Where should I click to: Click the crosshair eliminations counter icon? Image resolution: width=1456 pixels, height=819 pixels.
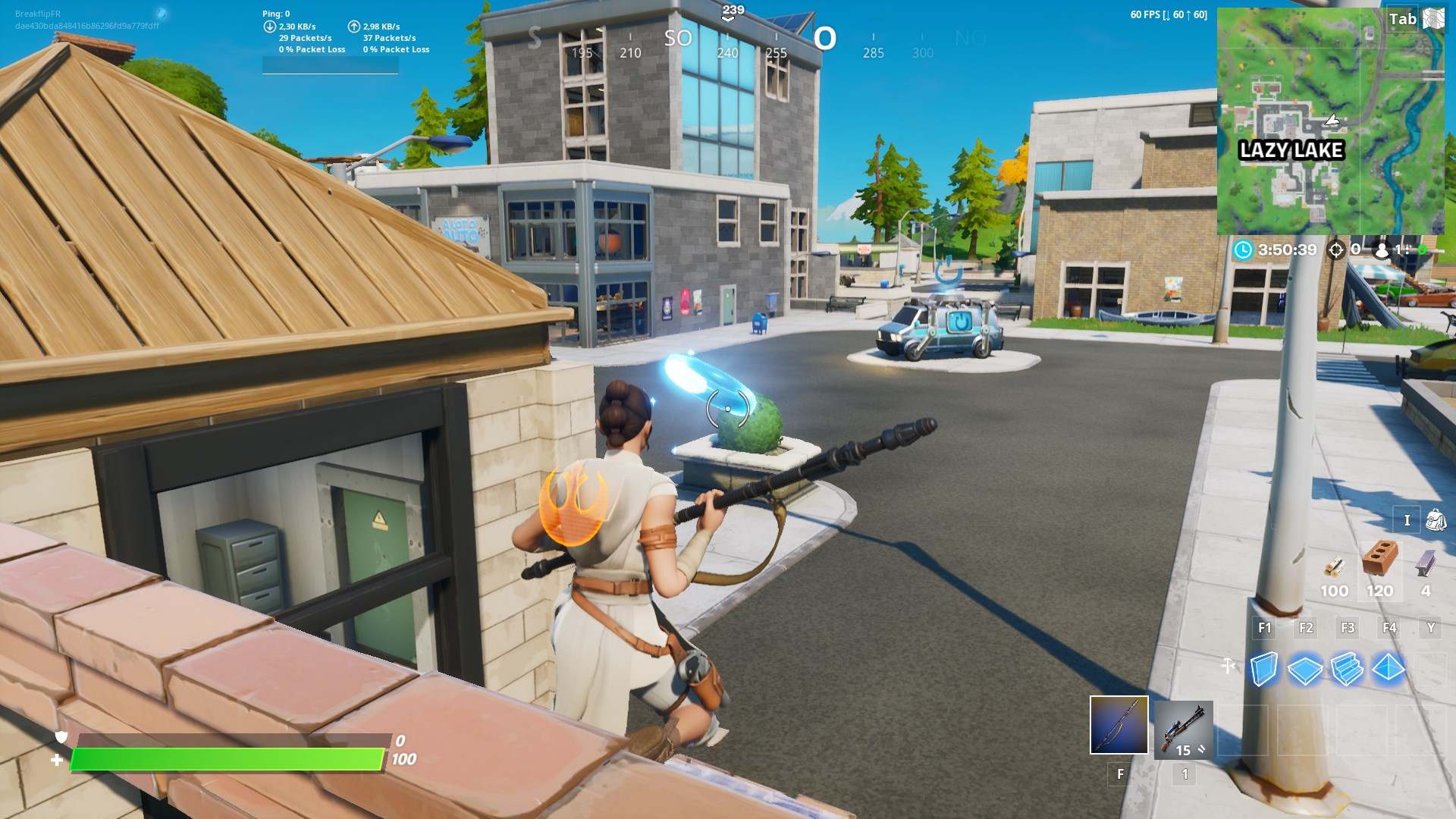click(1335, 248)
